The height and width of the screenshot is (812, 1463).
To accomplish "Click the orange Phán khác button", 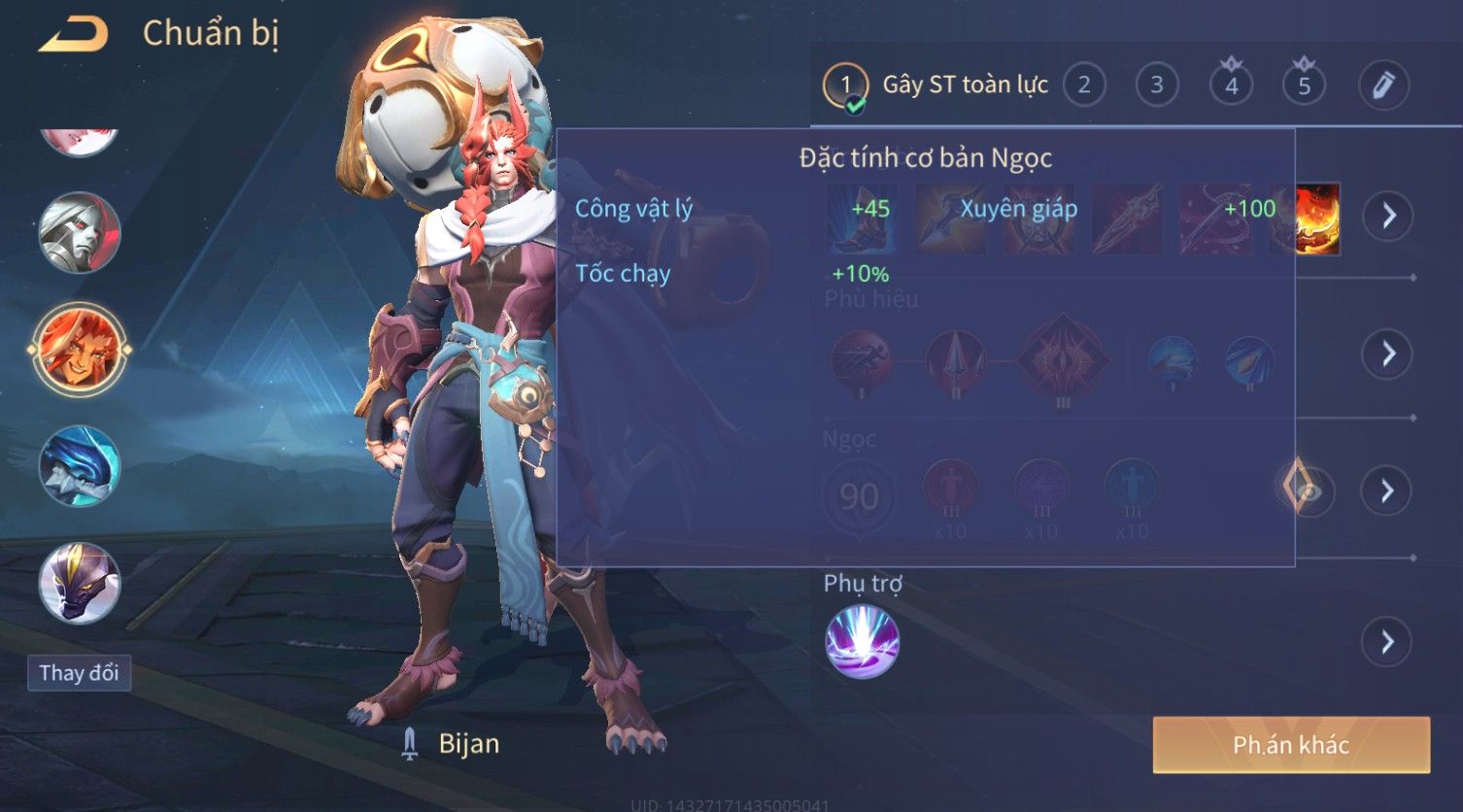I will [x=1291, y=745].
